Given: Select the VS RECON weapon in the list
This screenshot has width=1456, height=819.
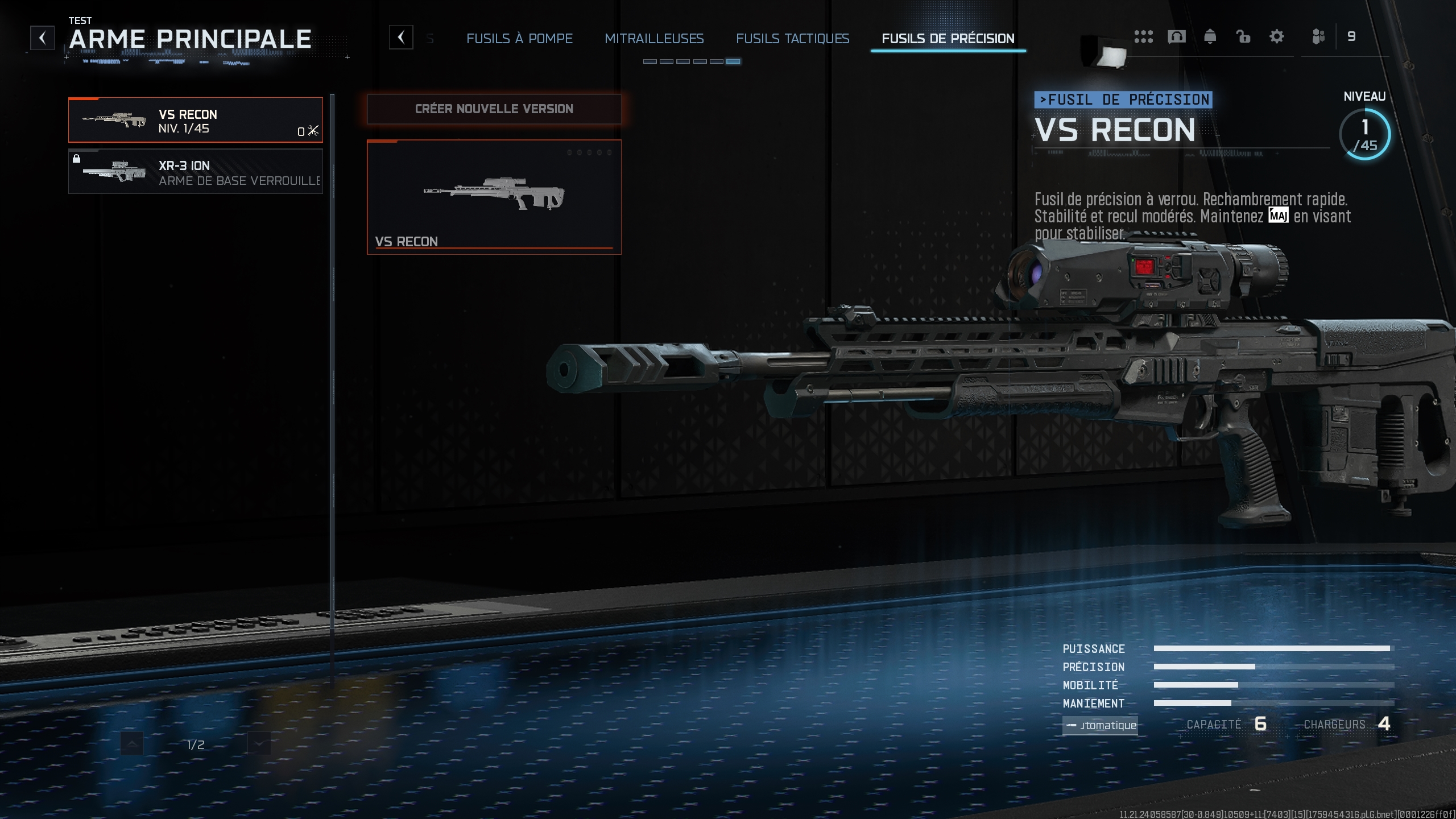Looking at the screenshot, I should [195, 120].
